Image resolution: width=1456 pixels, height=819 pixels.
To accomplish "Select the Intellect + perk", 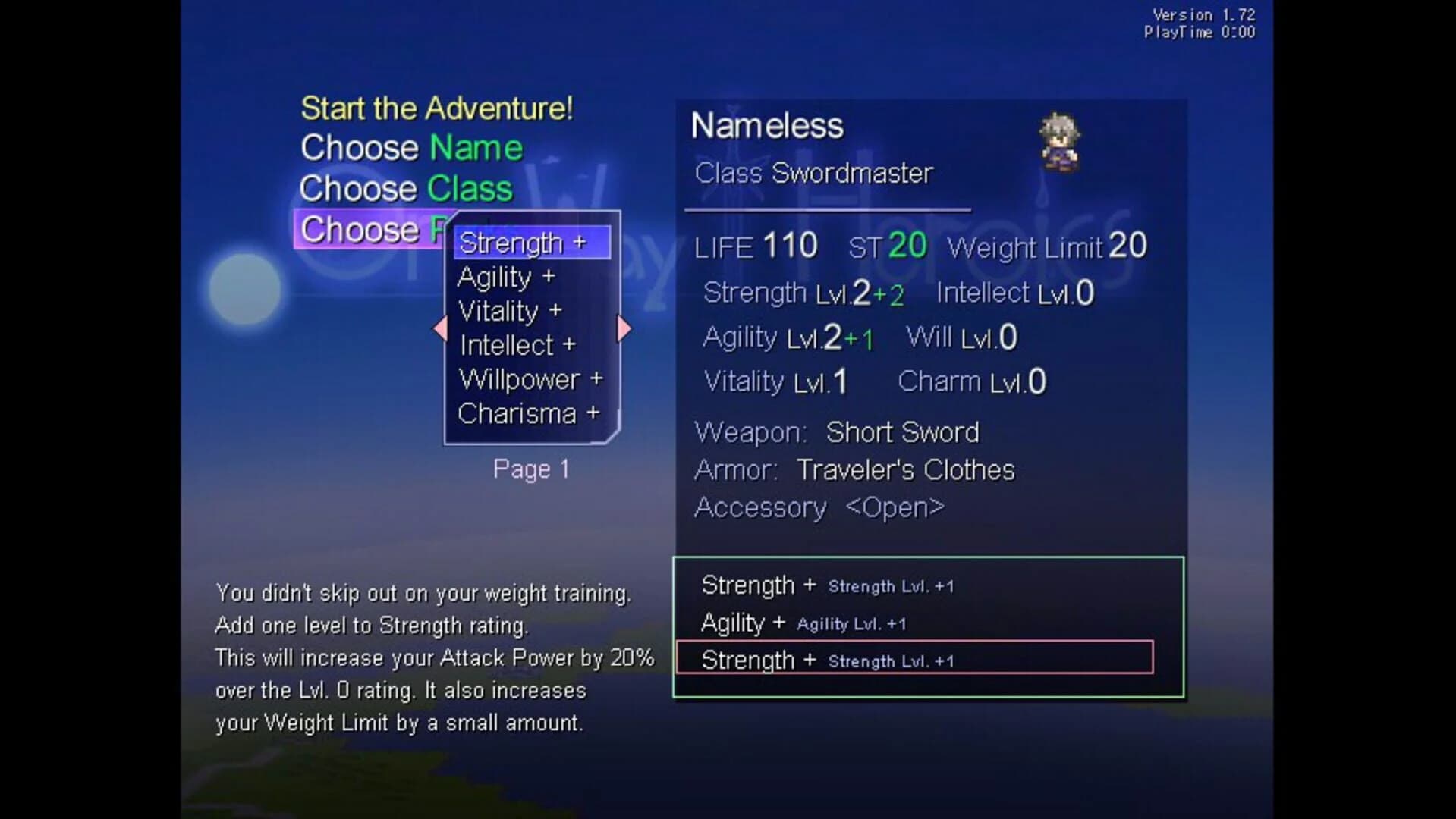I will tap(517, 345).
